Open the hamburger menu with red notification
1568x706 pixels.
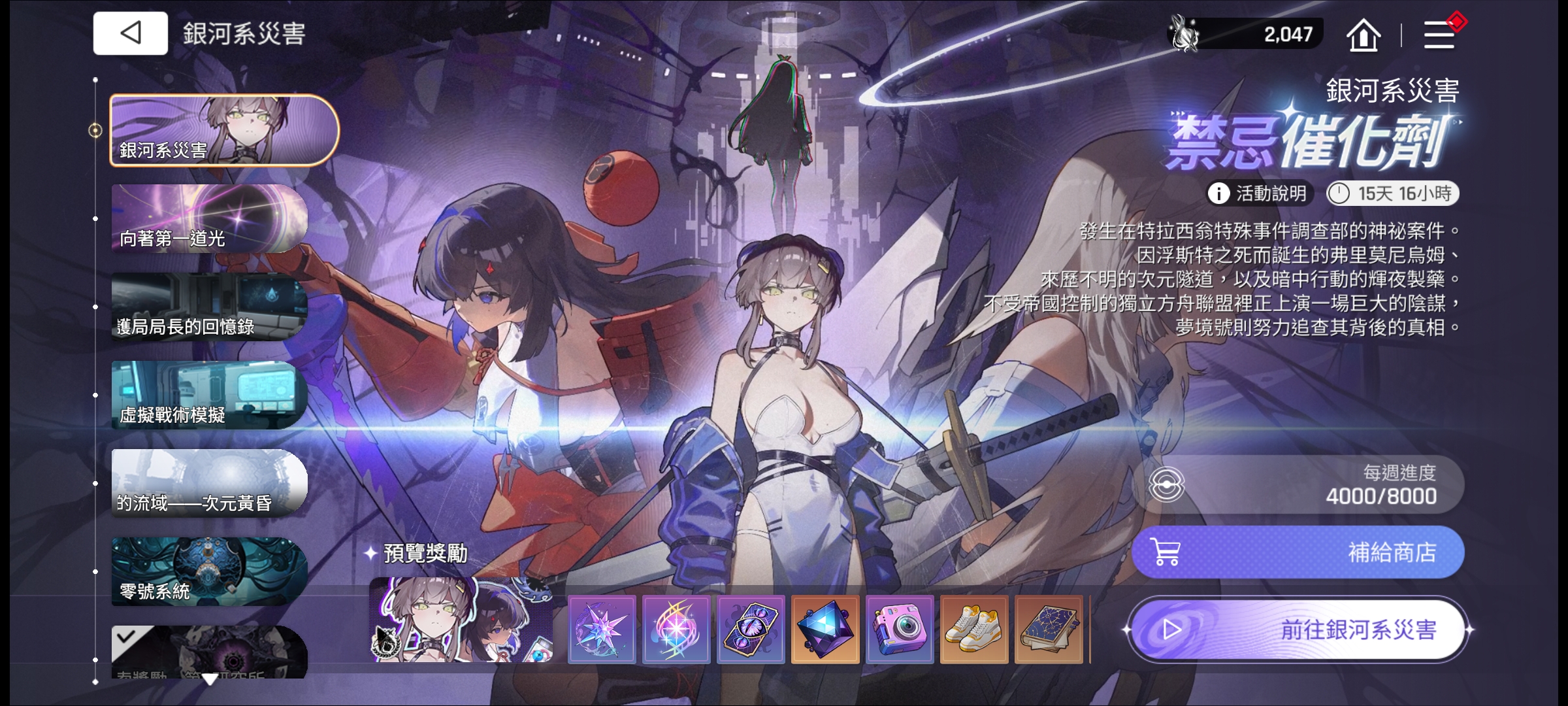pos(1439,35)
